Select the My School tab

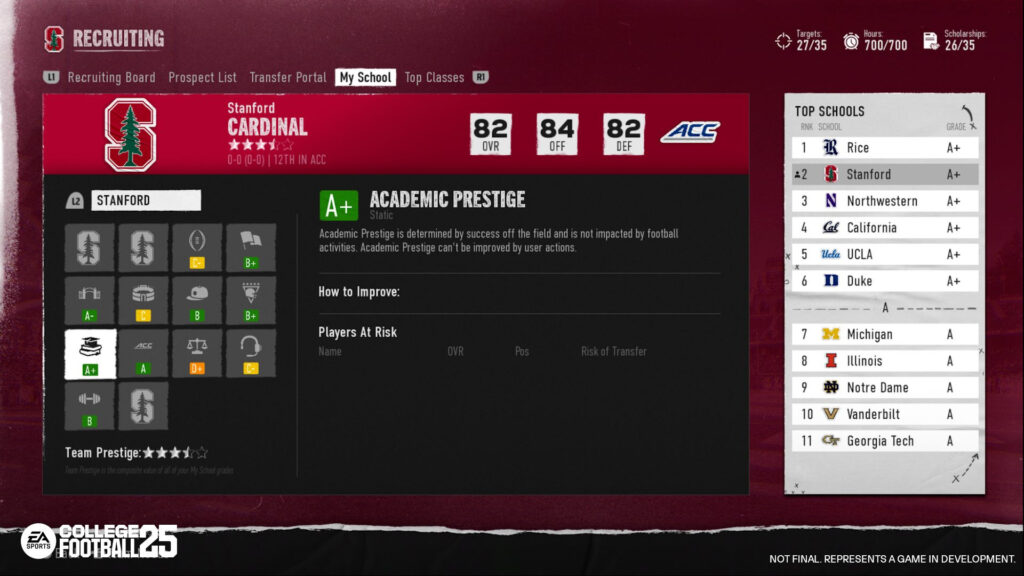365,77
